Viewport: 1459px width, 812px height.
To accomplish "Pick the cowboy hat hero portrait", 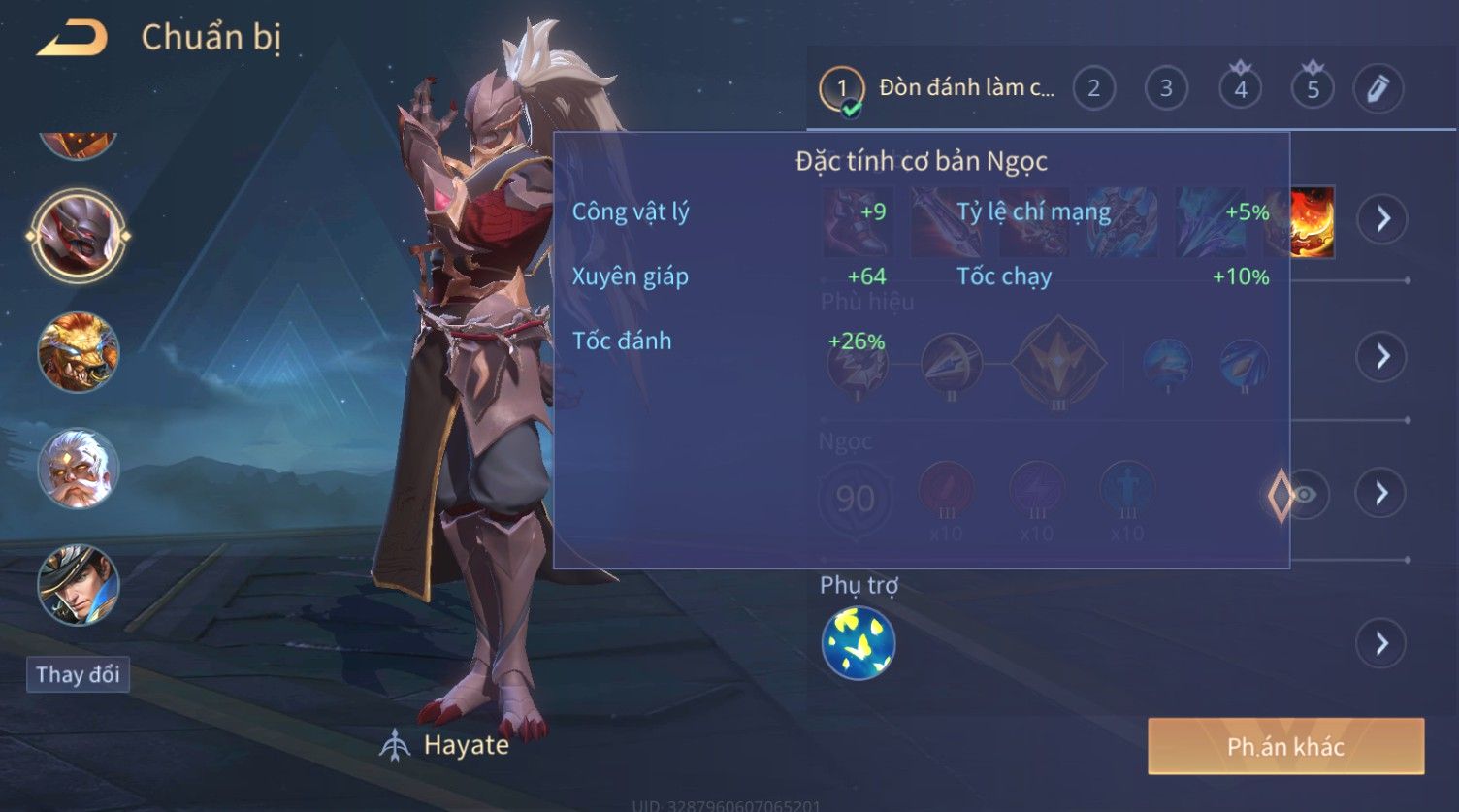I will point(78,585).
